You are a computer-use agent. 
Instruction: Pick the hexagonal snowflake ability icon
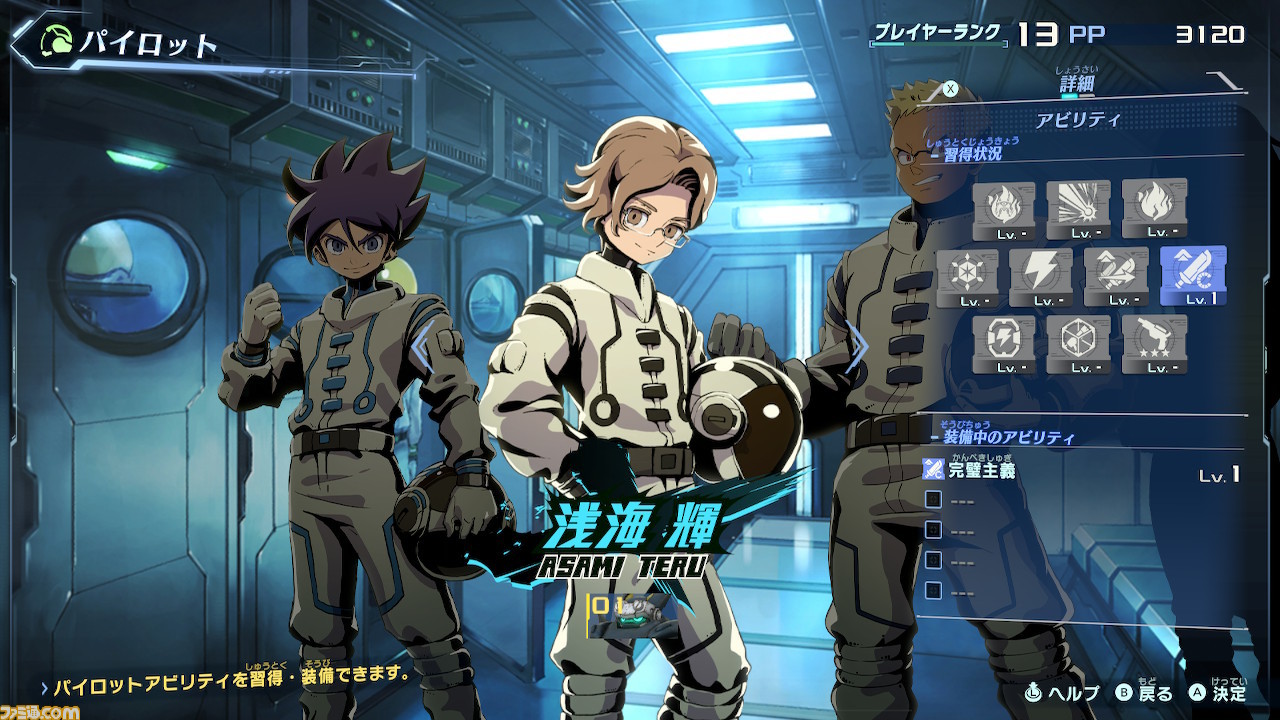coord(967,277)
